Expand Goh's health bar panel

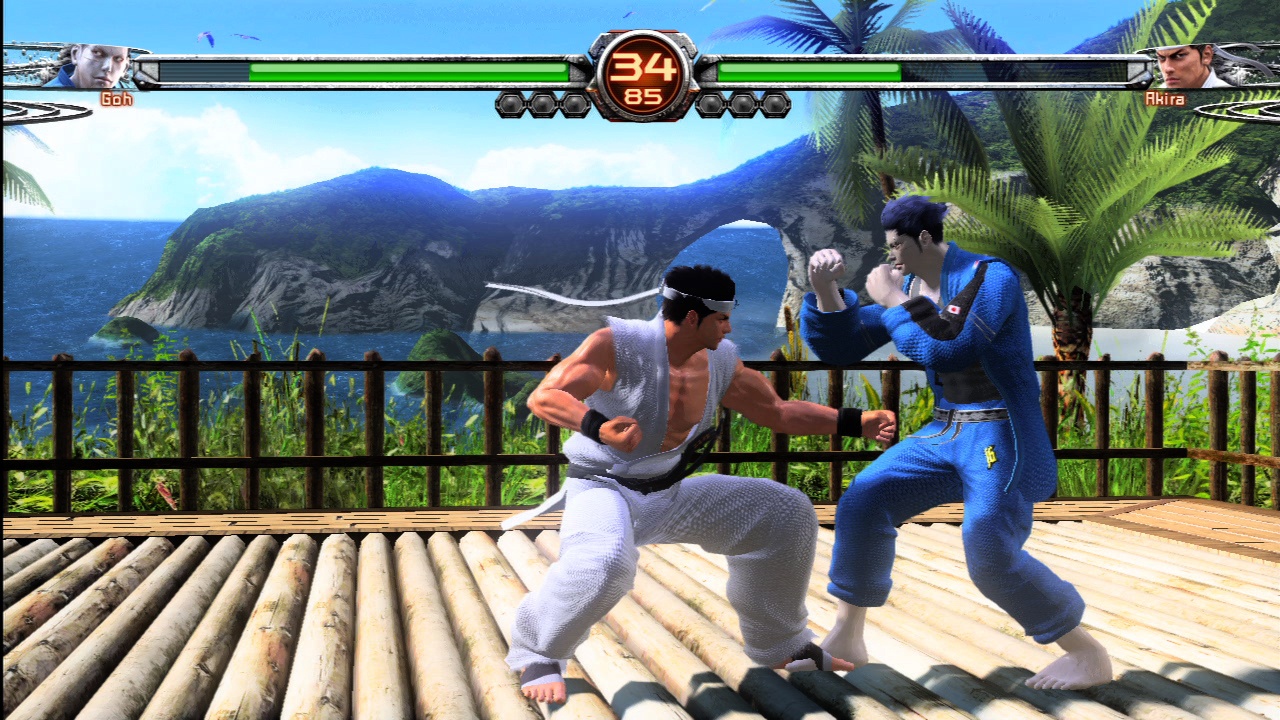pos(360,68)
